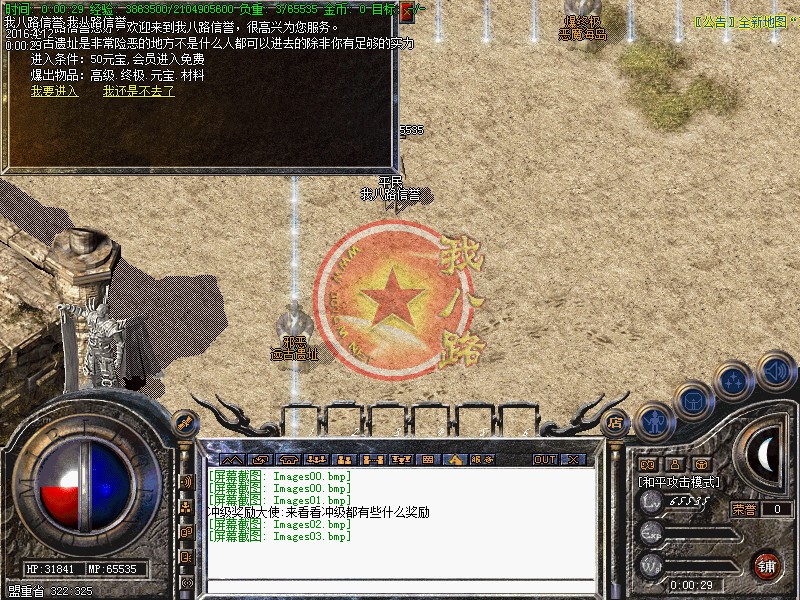Decline with 我还是不去了 option

click(138, 91)
